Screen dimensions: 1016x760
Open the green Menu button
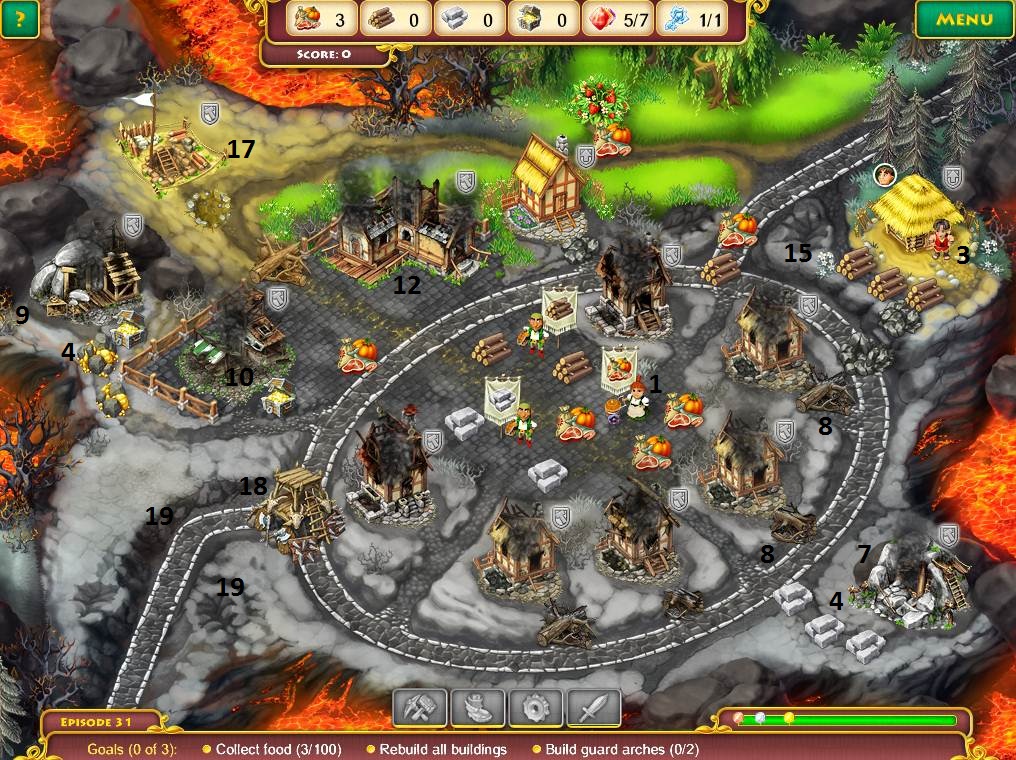[x=965, y=19]
